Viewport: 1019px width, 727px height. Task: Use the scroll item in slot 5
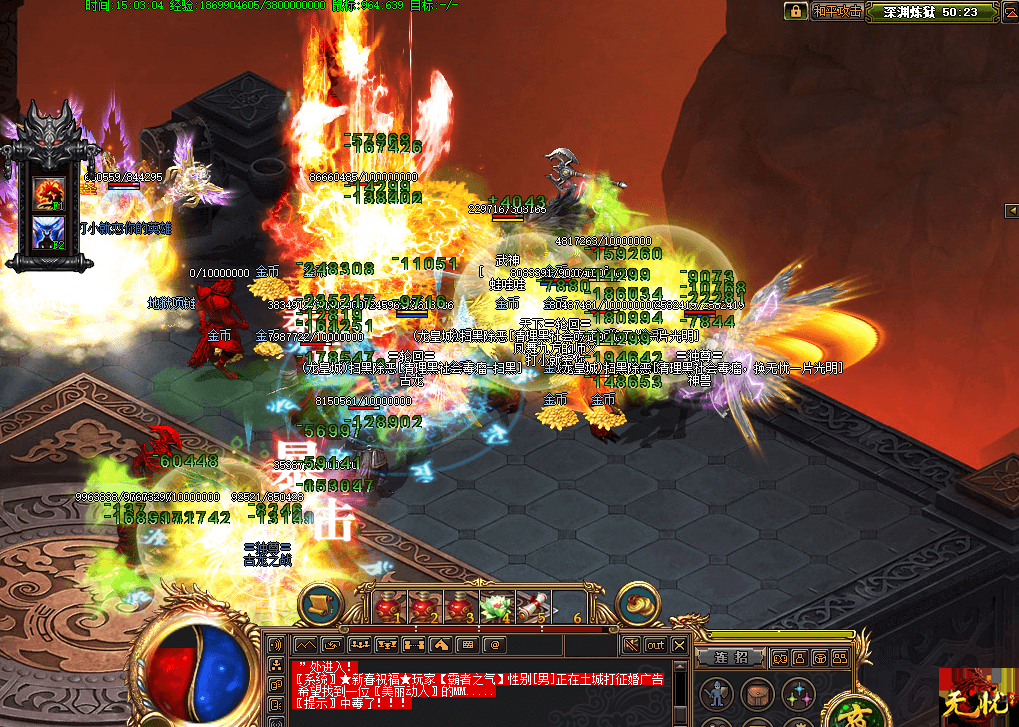coord(530,606)
